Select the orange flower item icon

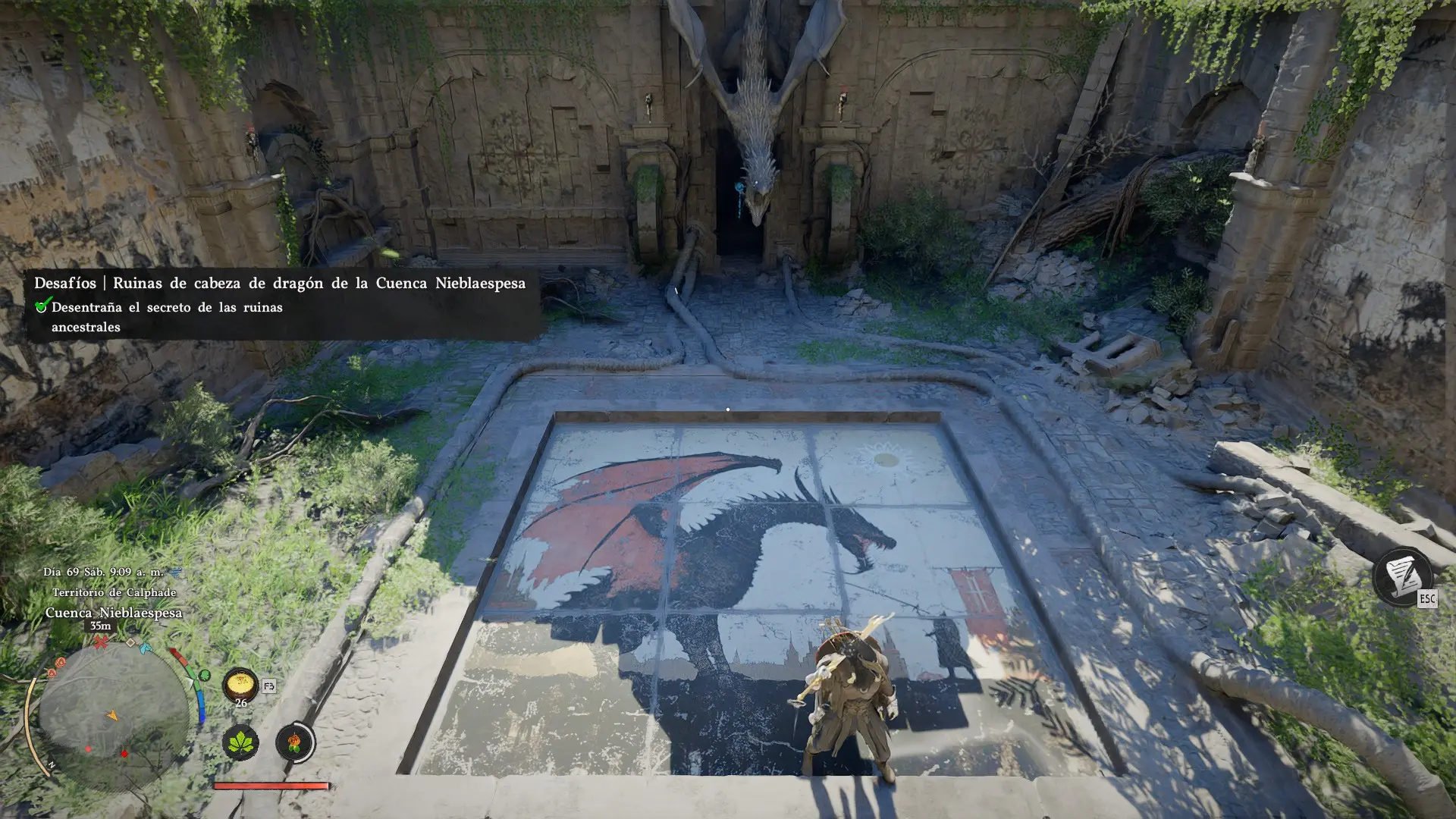(294, 742)
